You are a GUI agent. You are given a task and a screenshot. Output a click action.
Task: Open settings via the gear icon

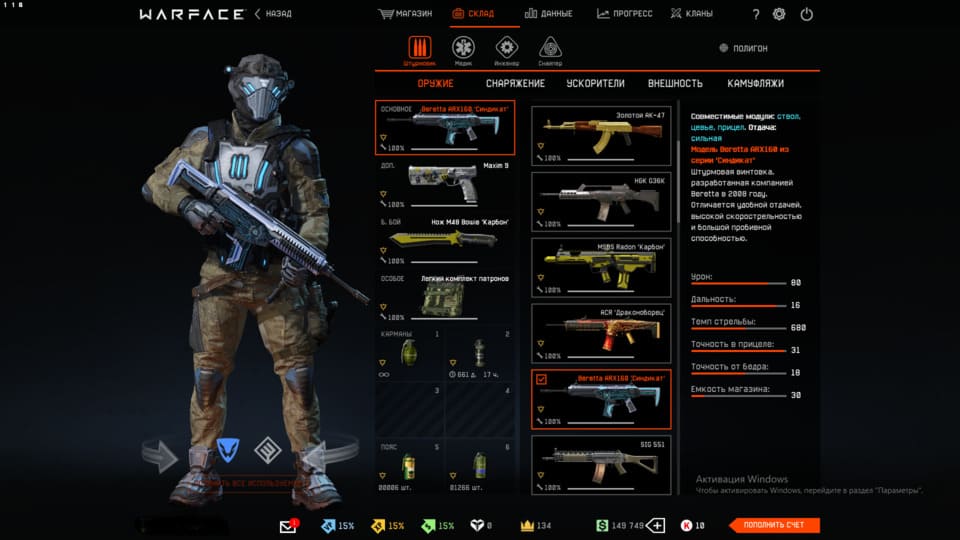(x=780, y=14)
